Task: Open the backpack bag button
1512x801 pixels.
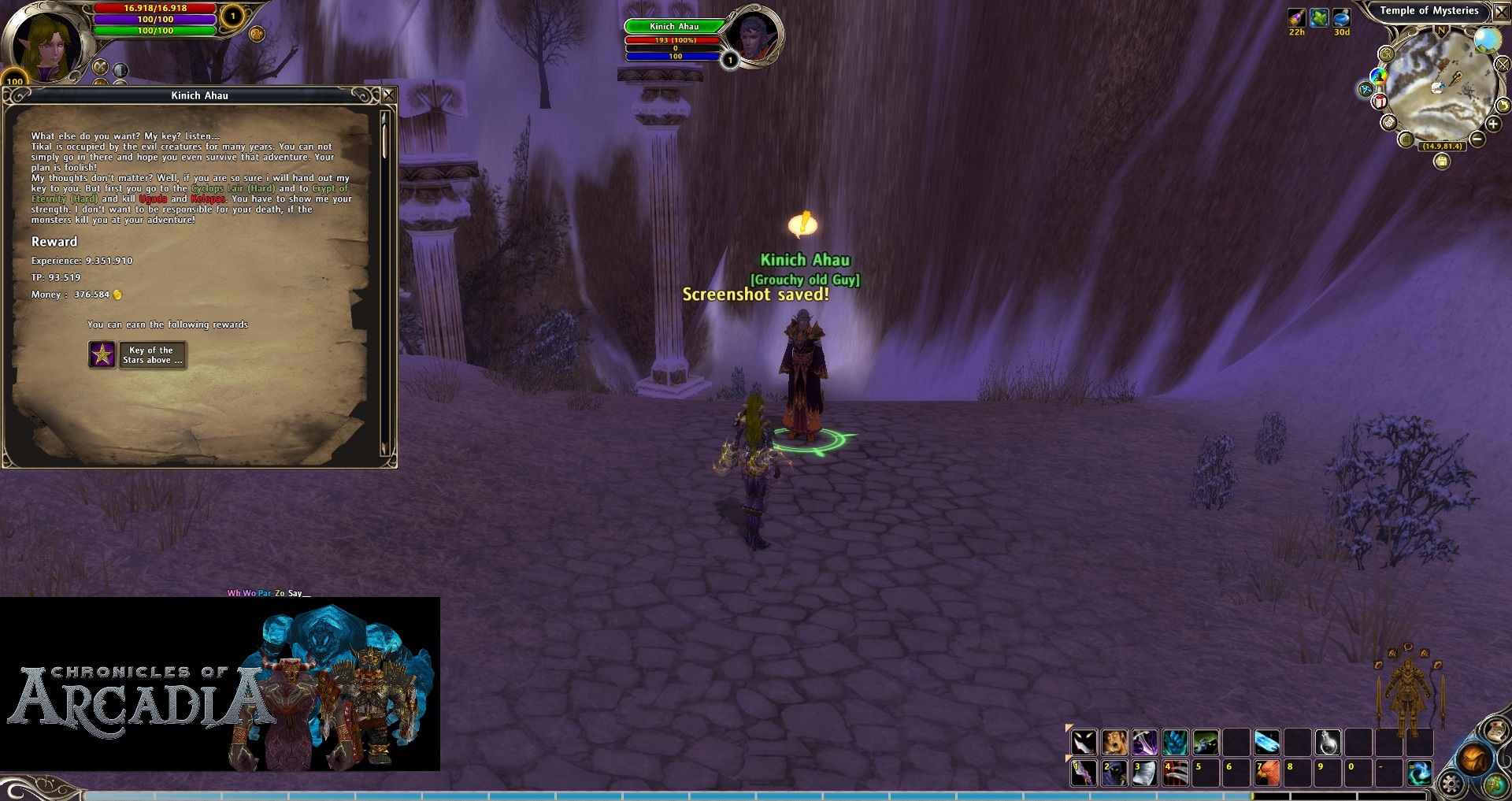Action: pos(1473,758)
